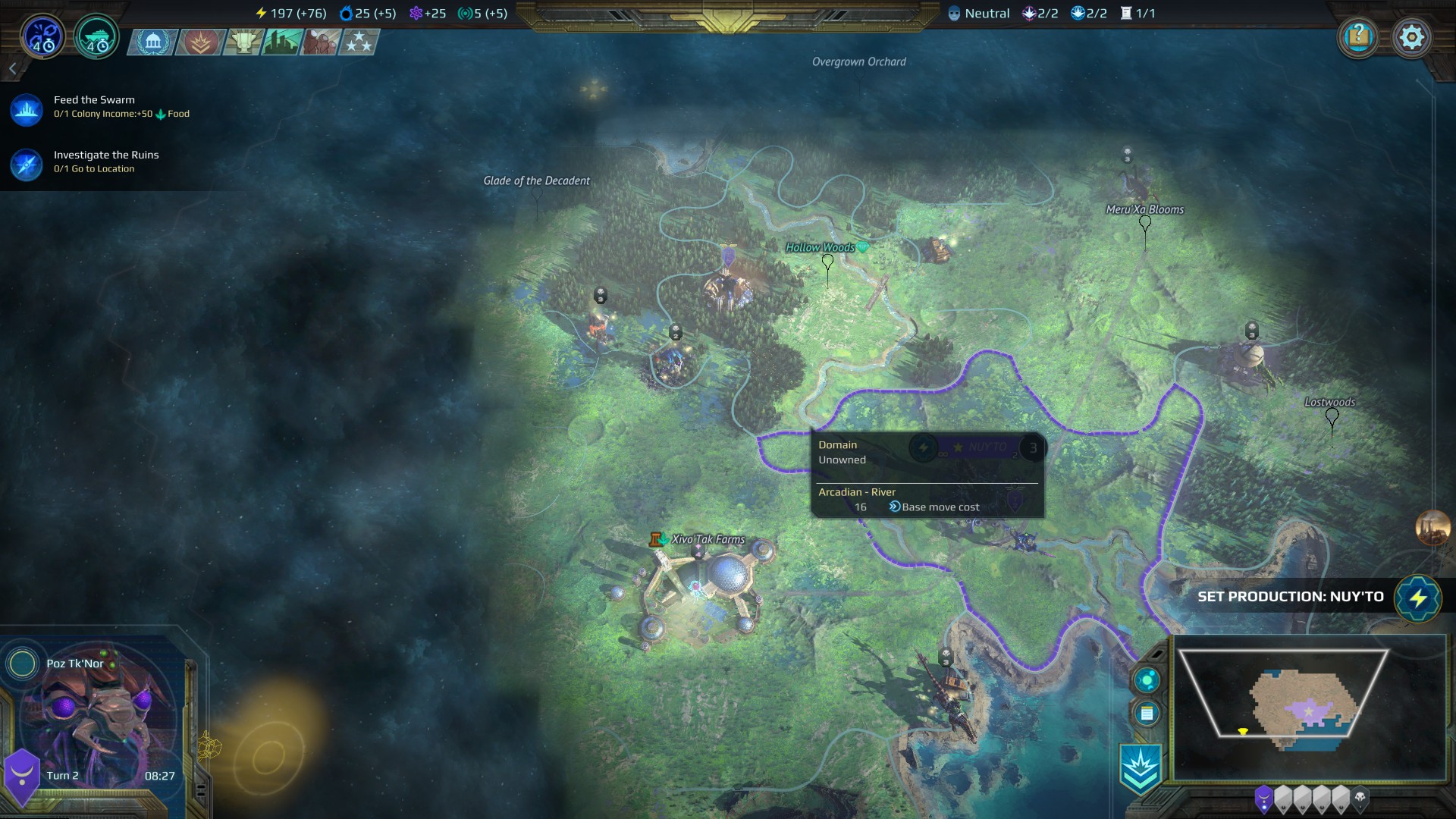Open the gear settings menu
Viewport: 1456px width, 819px height.
[x=1411, y=36]
